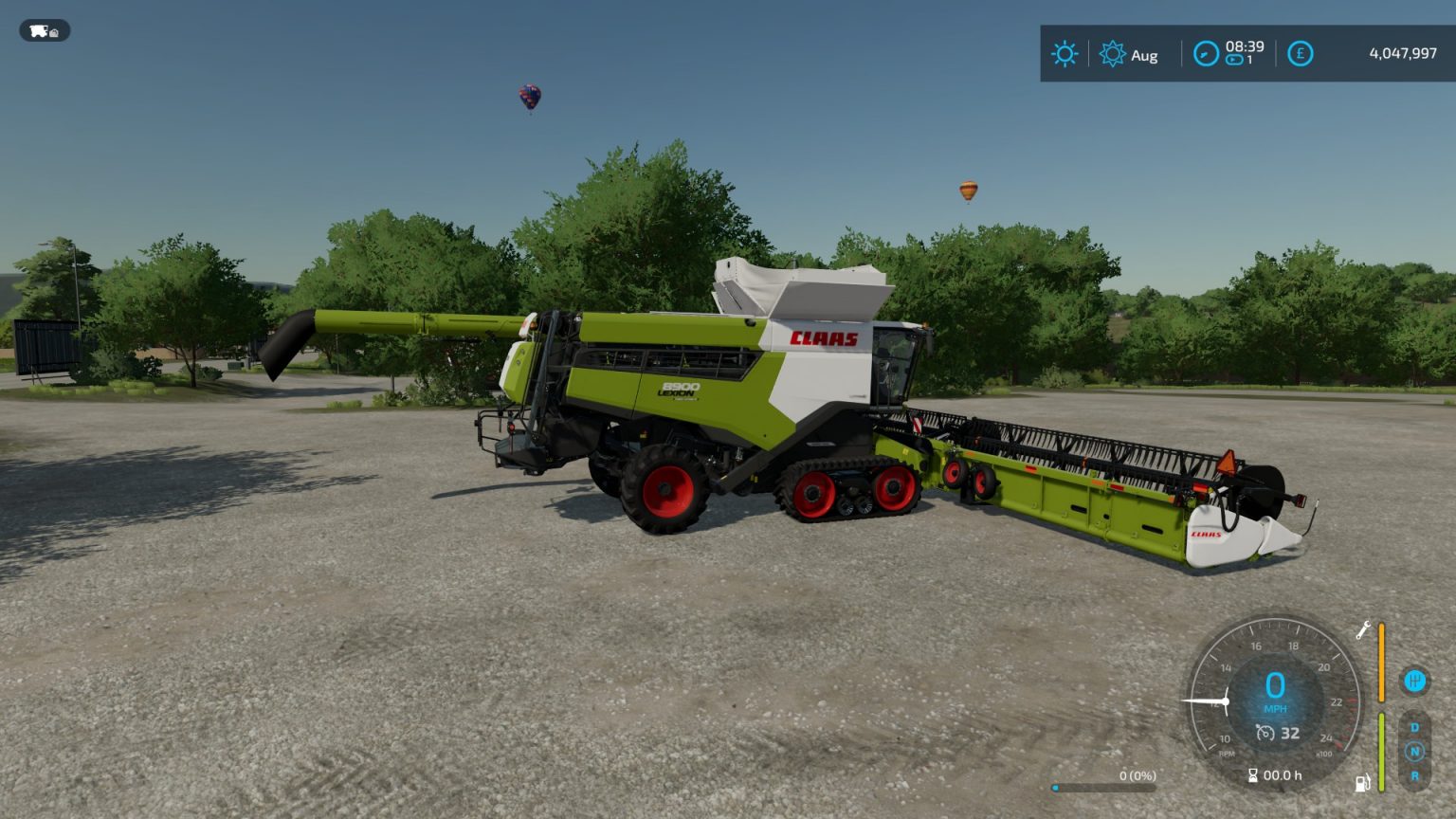Expand the operating hours 00.0 h readout

click(x=1278, y=774)
